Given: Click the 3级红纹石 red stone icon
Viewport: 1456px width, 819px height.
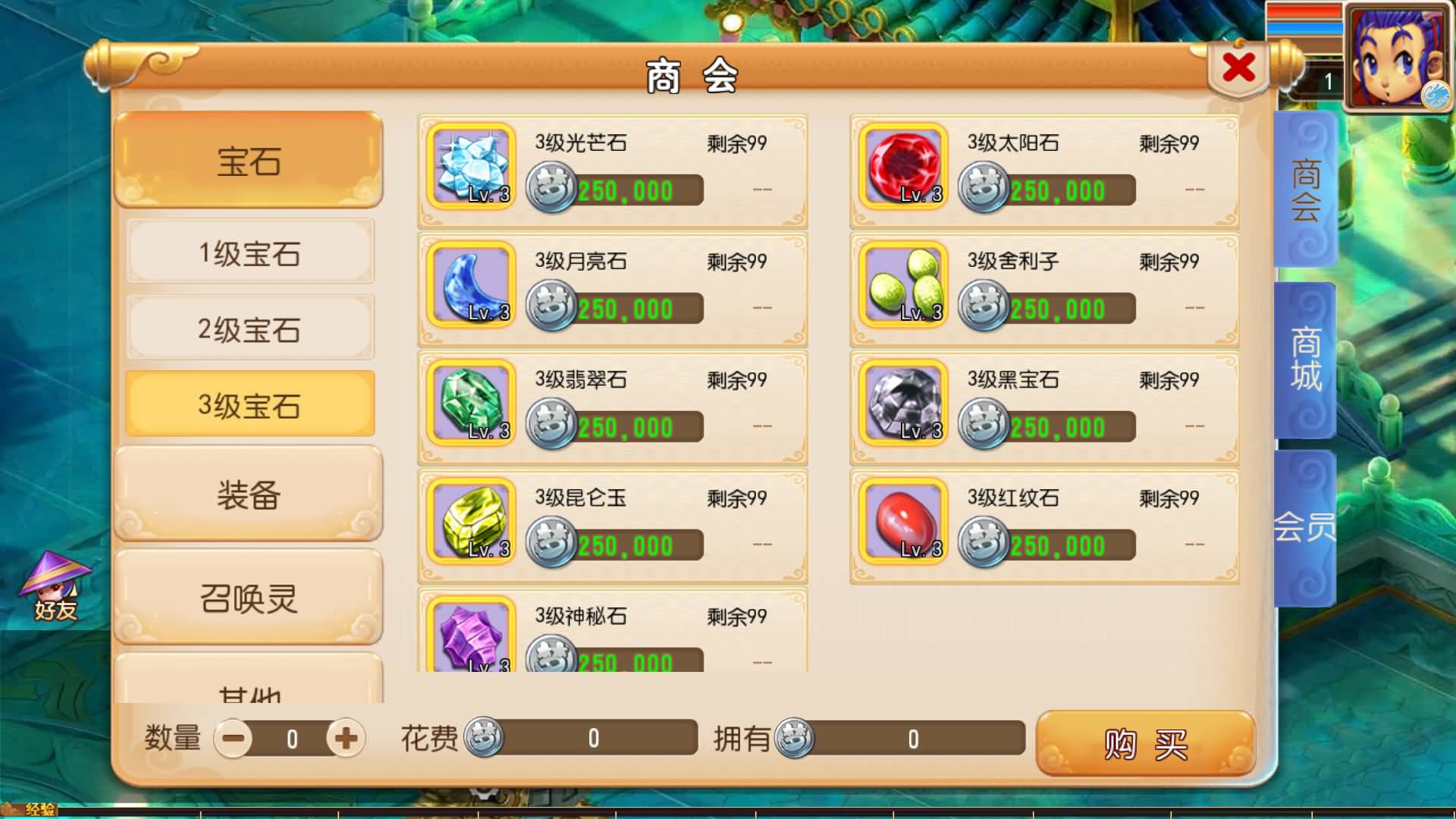Looking at the screenshot, I should tap(902, 521).
